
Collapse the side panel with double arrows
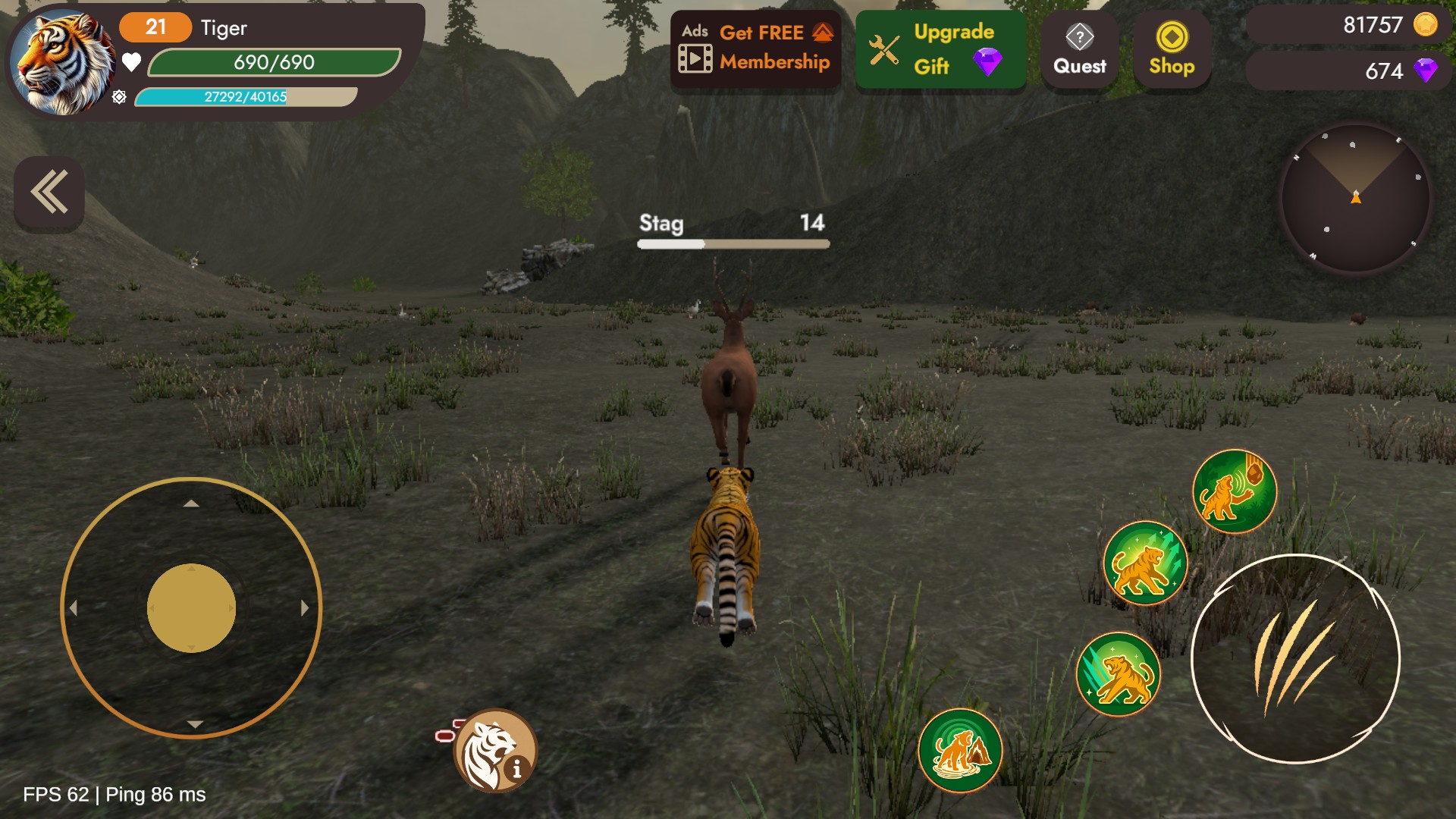click(49, 193)
